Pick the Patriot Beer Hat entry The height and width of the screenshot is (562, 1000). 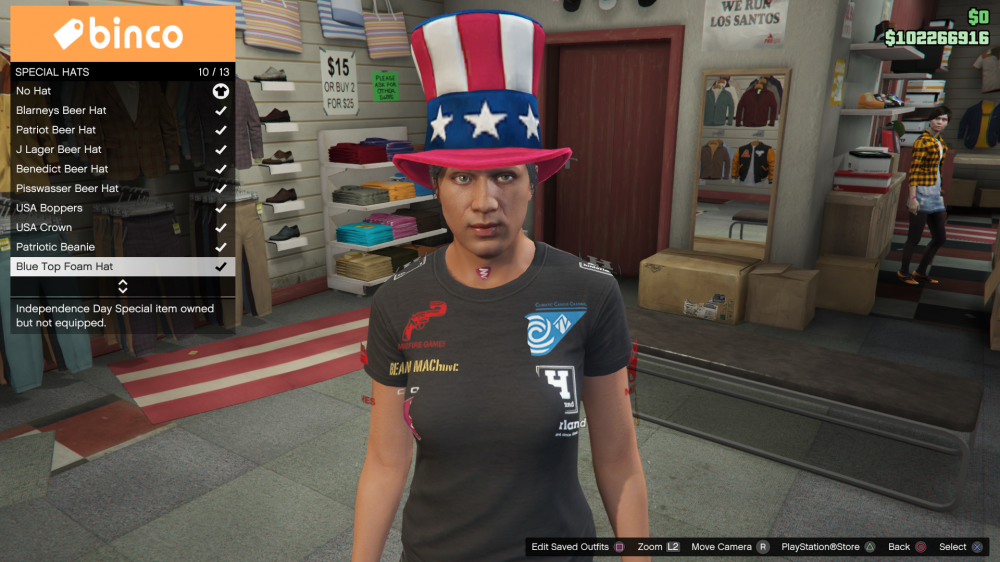coord(122,130)
